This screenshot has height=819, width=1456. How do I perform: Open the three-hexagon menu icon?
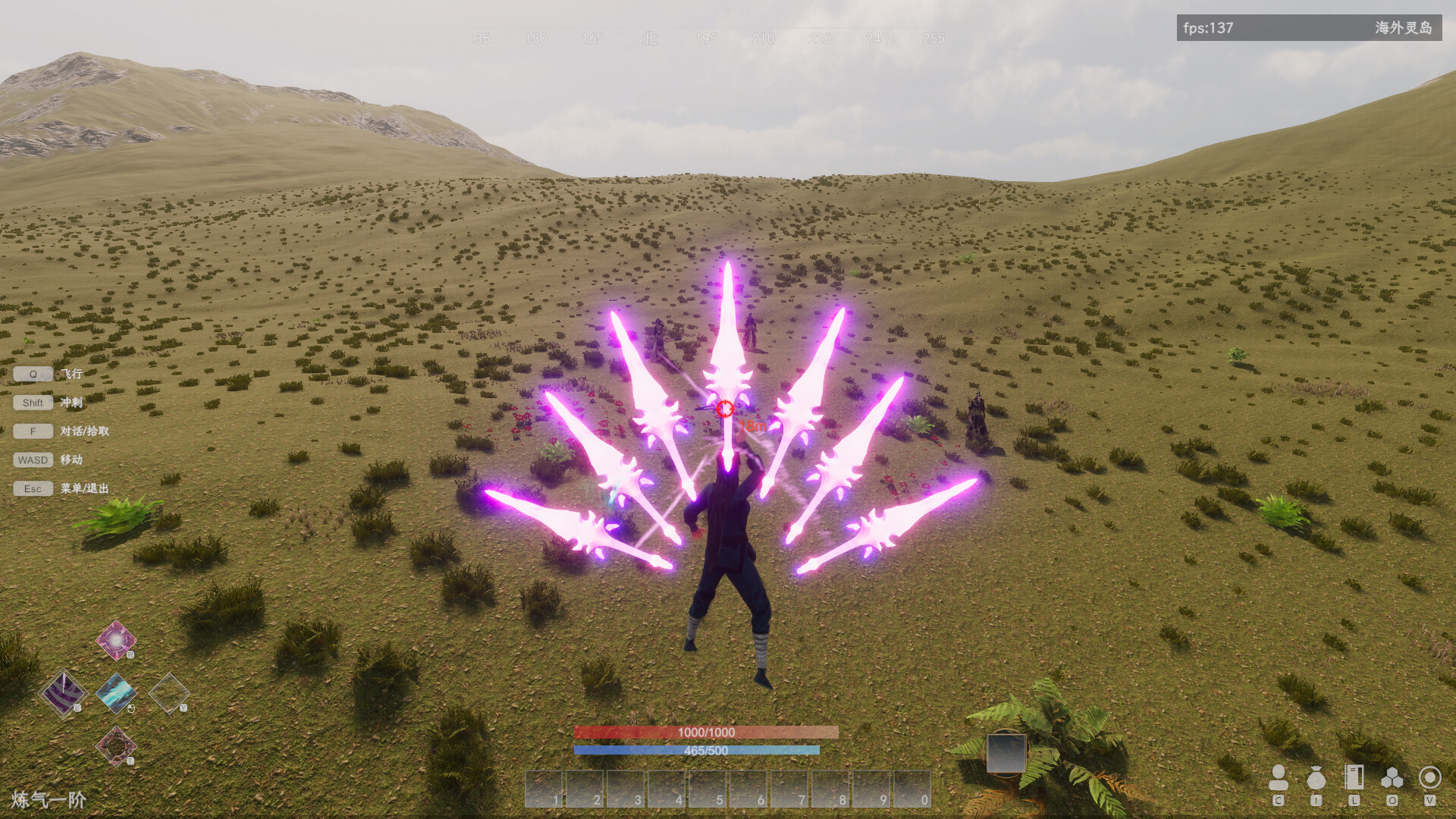coord(1392,778)
